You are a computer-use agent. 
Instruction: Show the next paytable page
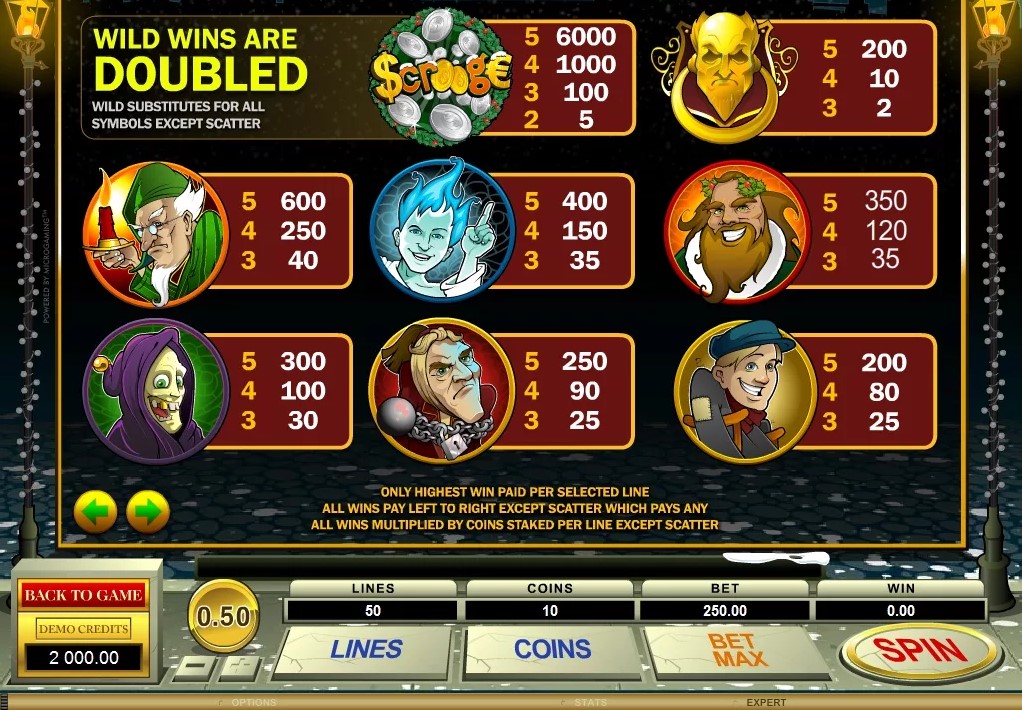(148, 513)
